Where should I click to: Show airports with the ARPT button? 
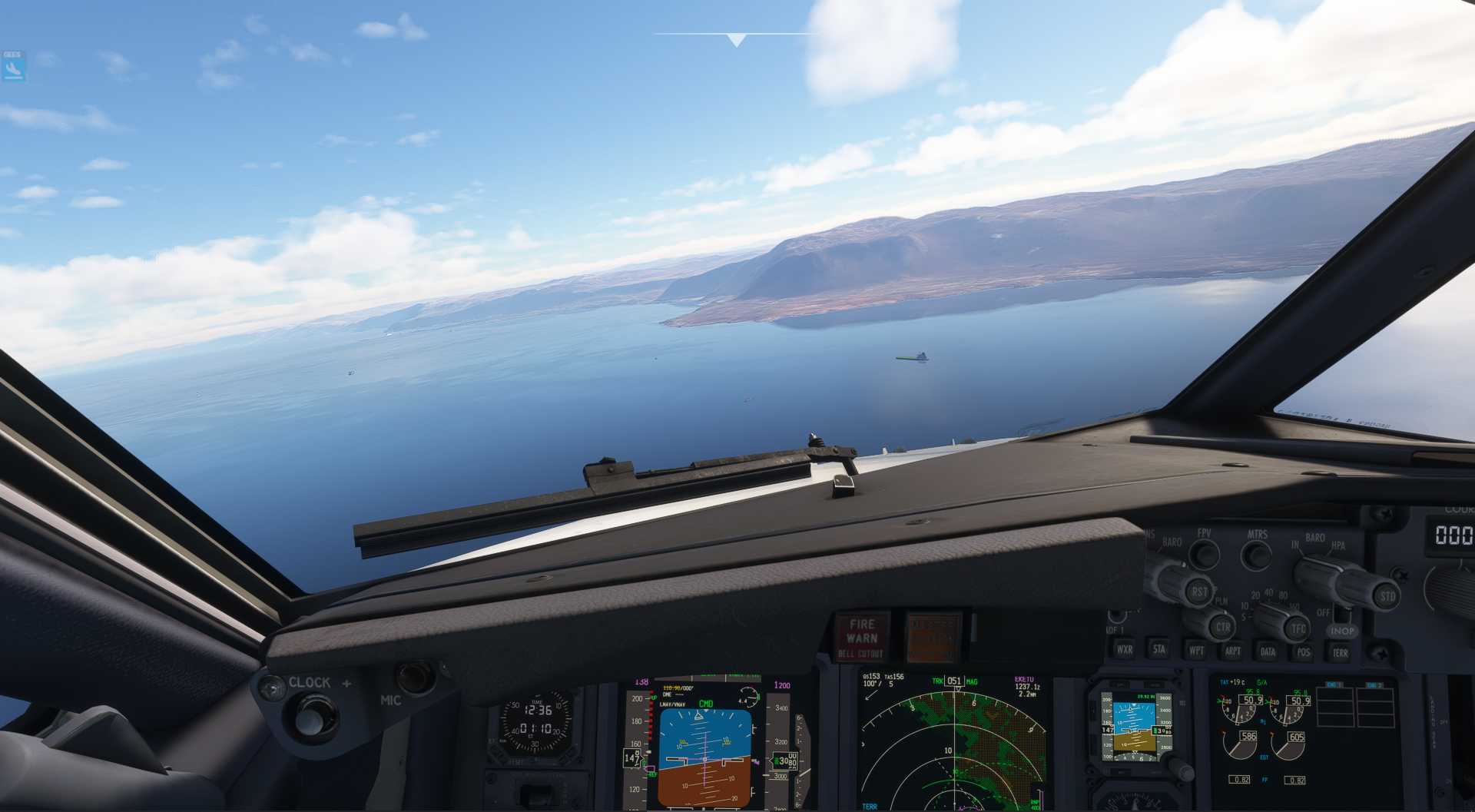1232,651
